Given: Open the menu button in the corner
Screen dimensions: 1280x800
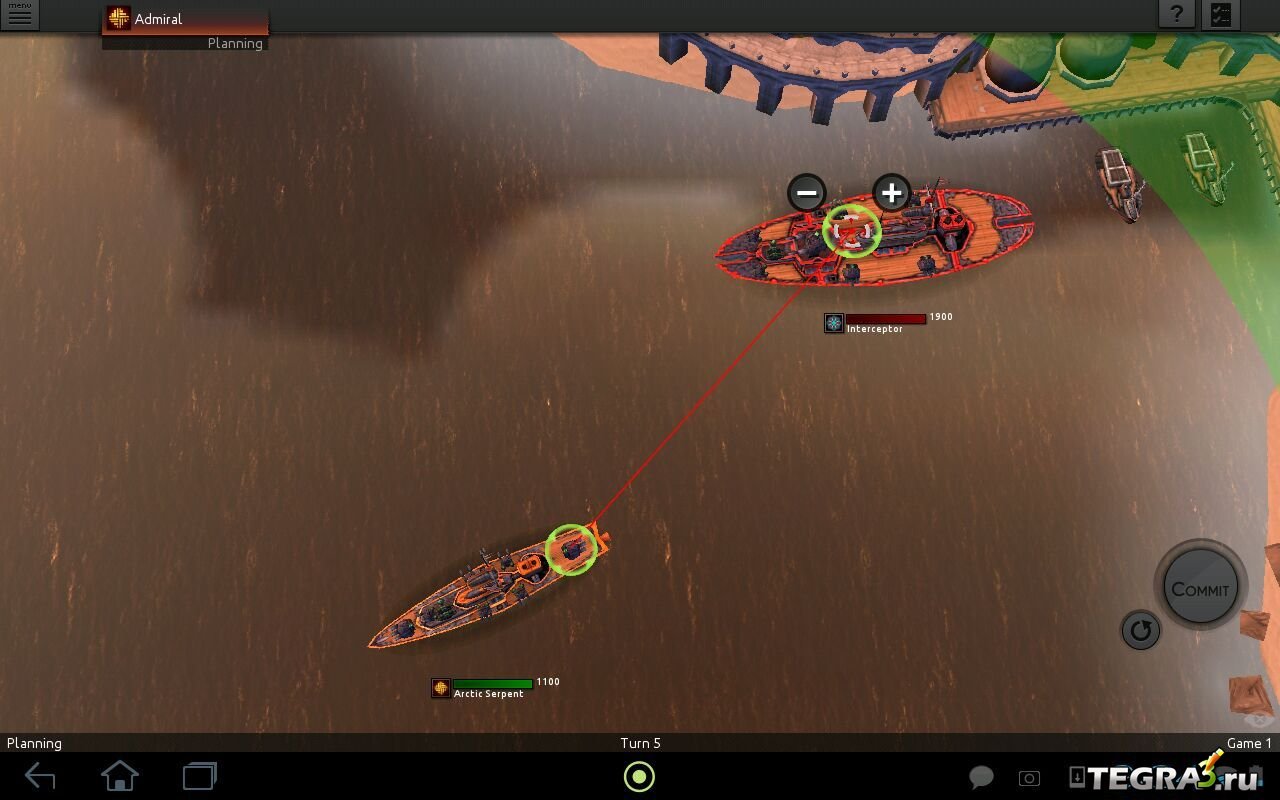Looking at the screenshot, I should coord(19,15).
